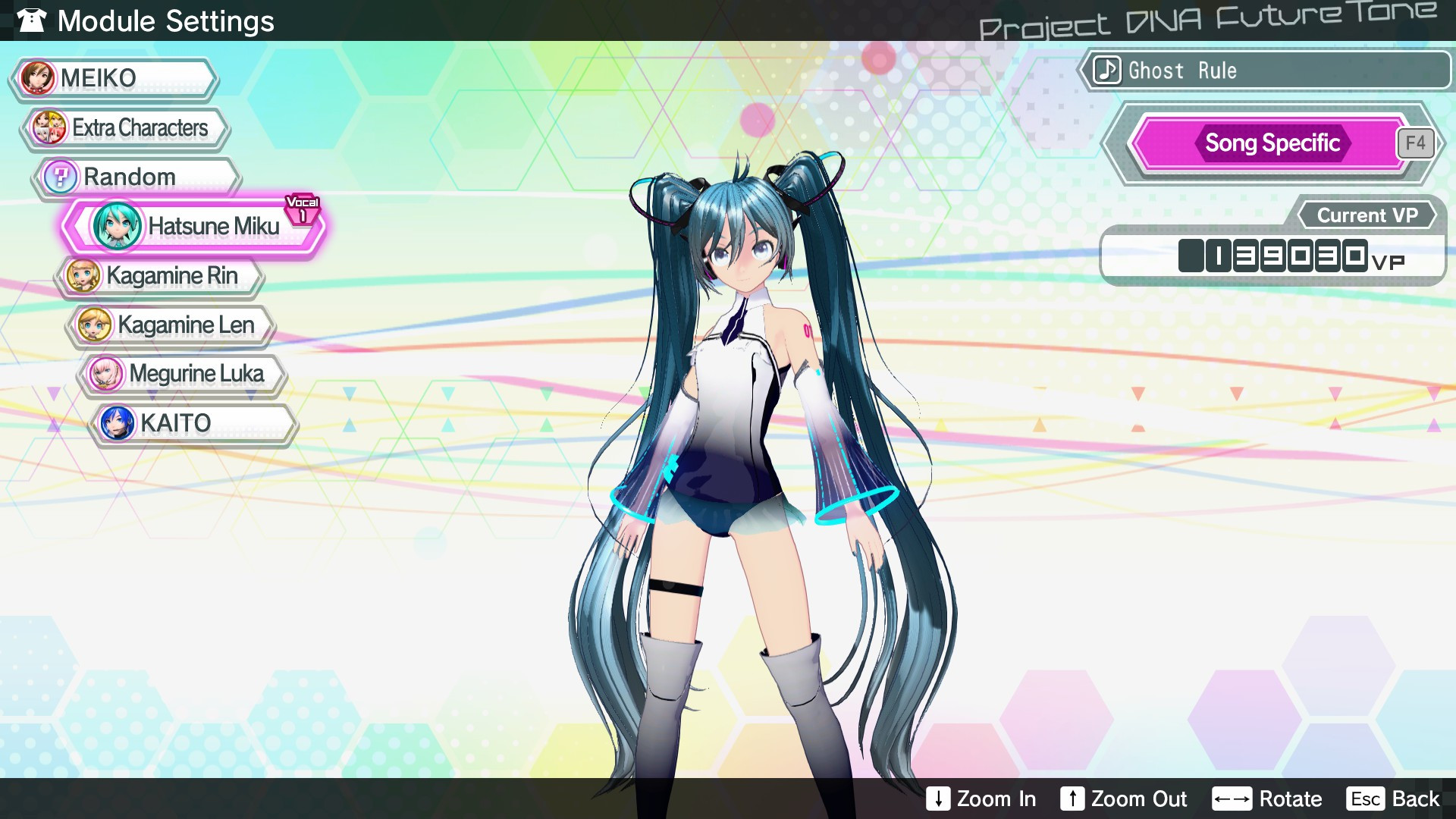
Task: Click Zoom In on the model view
Action: [981, 799]
